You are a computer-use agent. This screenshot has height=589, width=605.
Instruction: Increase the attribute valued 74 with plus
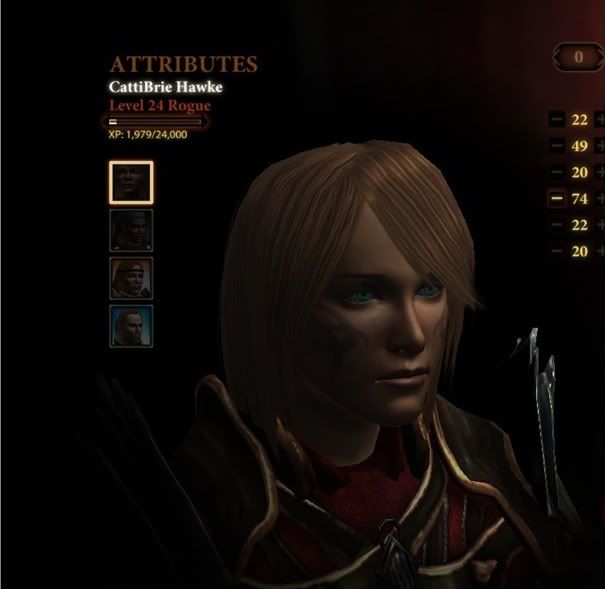(x=600, y=198)
